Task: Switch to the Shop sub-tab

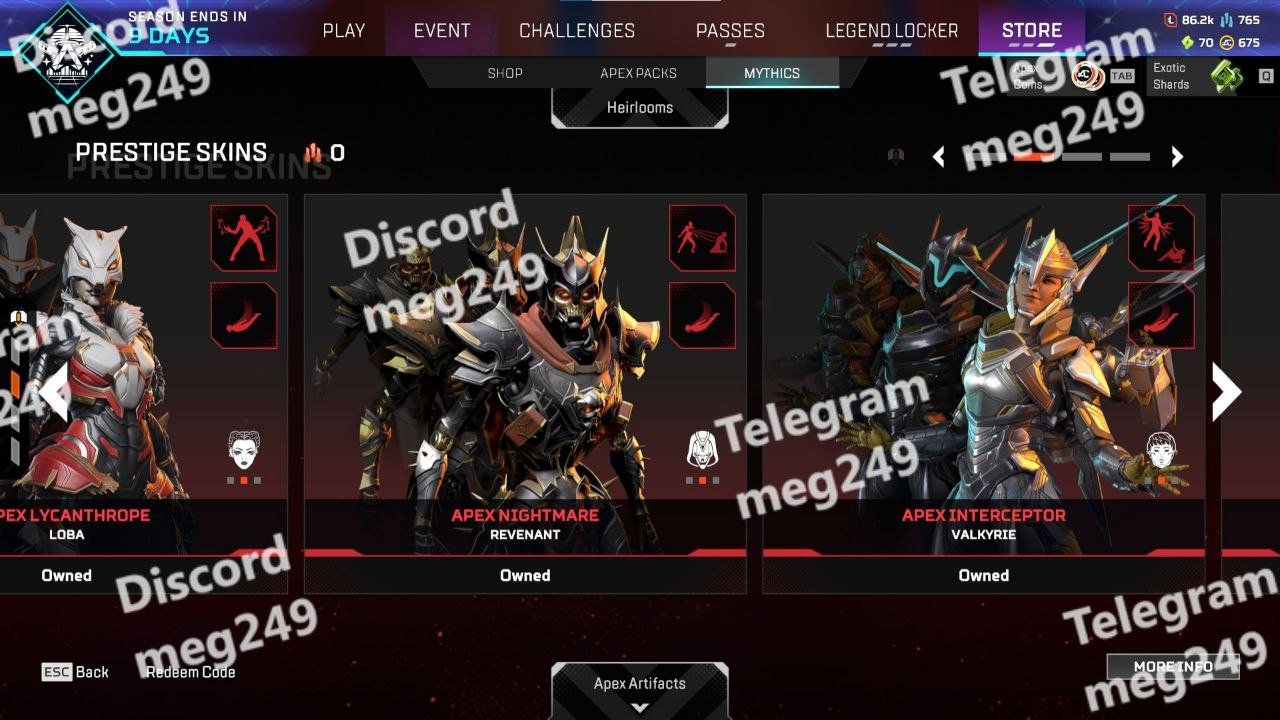Action: click(505, 73)
